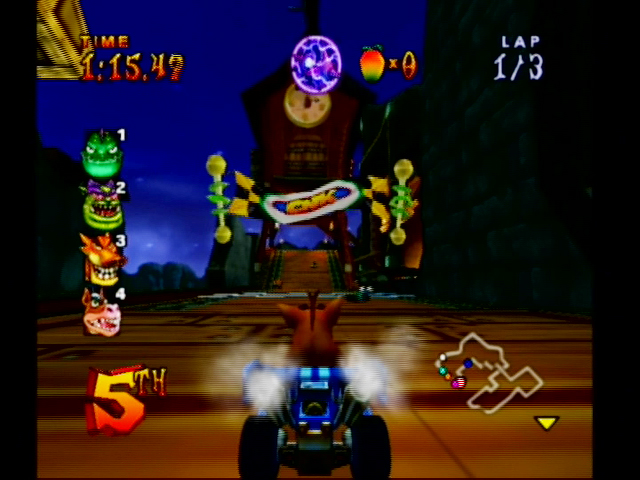Activate the purple electric orb item
Image resolution: width=640 pixels, height=480 pixels.
point(316,62)
